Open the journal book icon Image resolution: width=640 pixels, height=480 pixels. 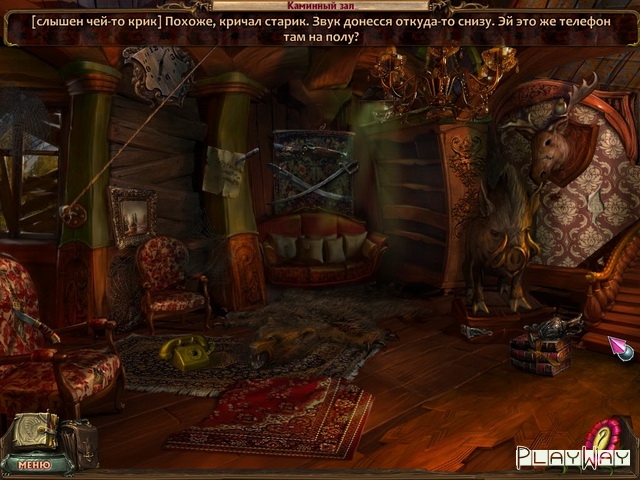32,432
